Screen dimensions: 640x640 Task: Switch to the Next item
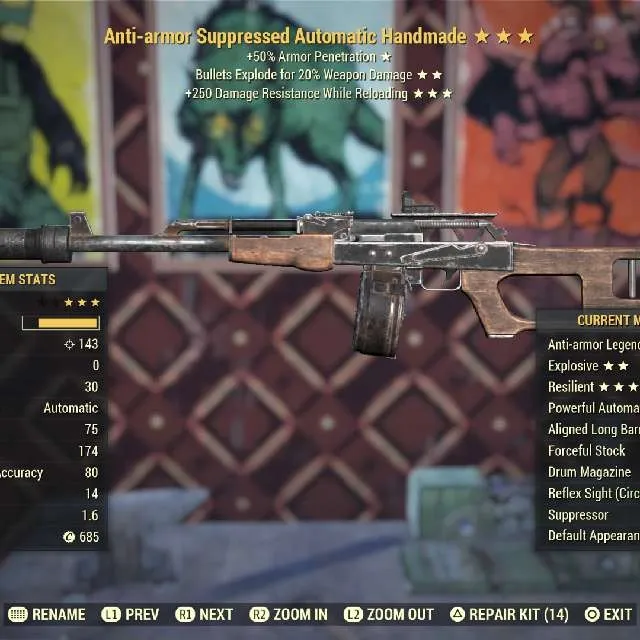click(204, 614)
